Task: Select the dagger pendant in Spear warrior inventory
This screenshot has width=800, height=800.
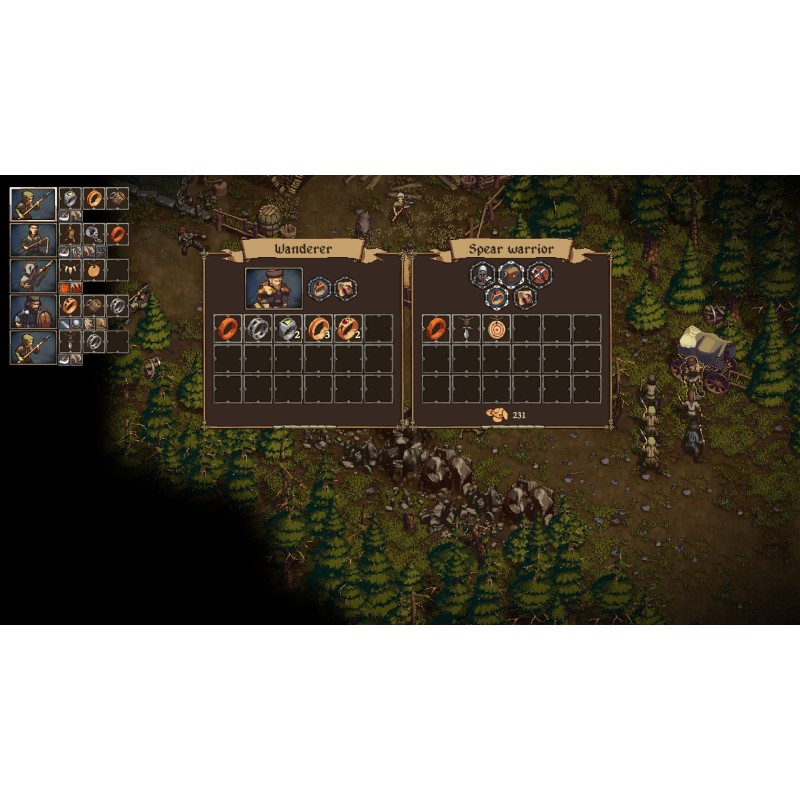Action: (467, 328)
